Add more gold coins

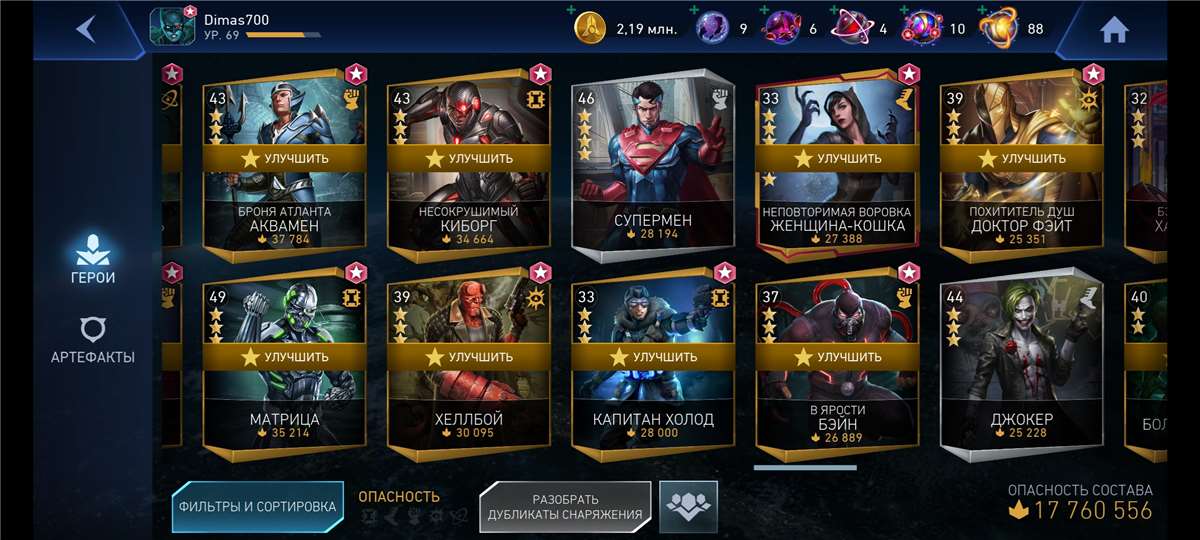click(572, 12)
